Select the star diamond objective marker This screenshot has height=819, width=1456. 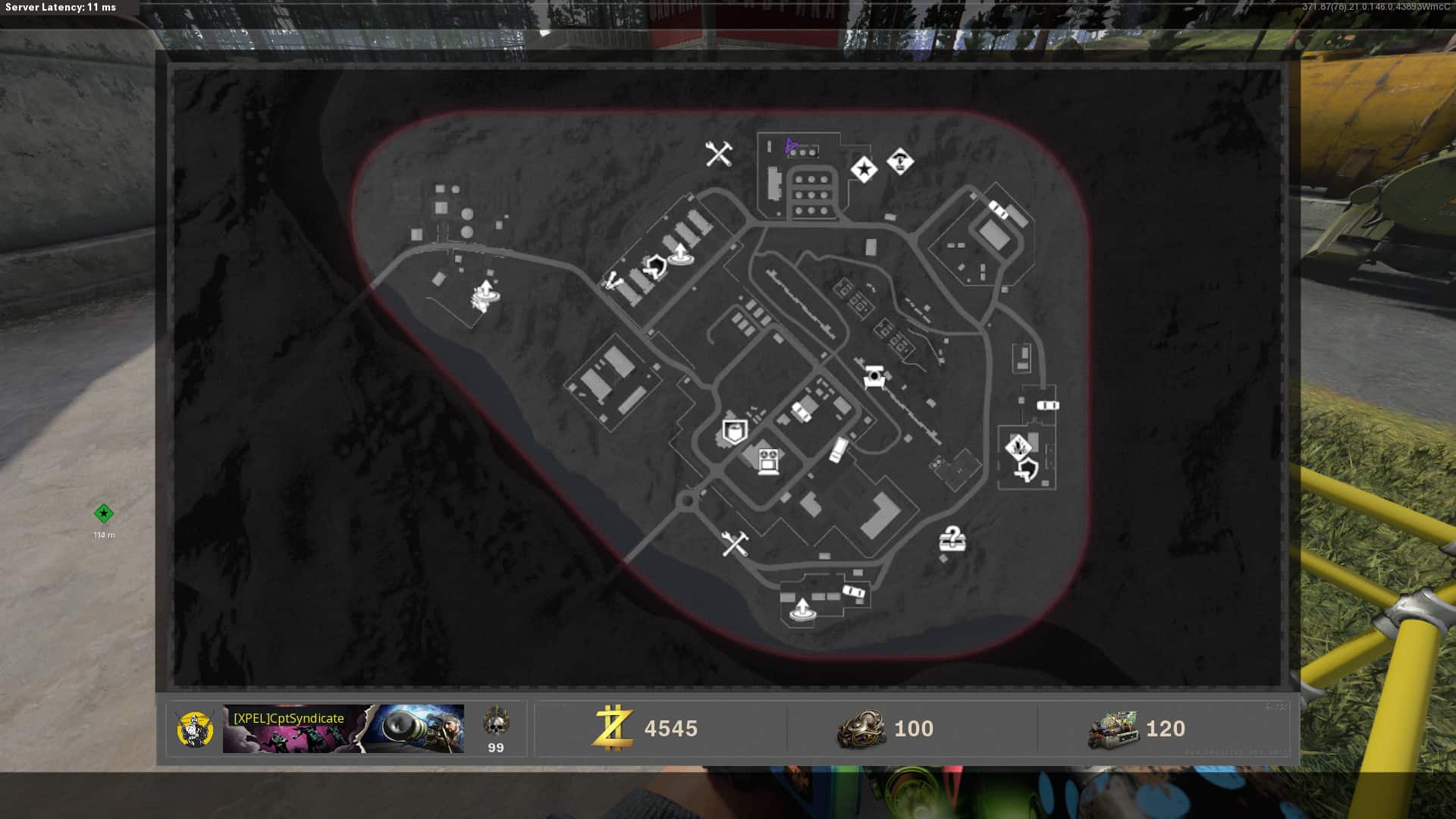(864, 169)
